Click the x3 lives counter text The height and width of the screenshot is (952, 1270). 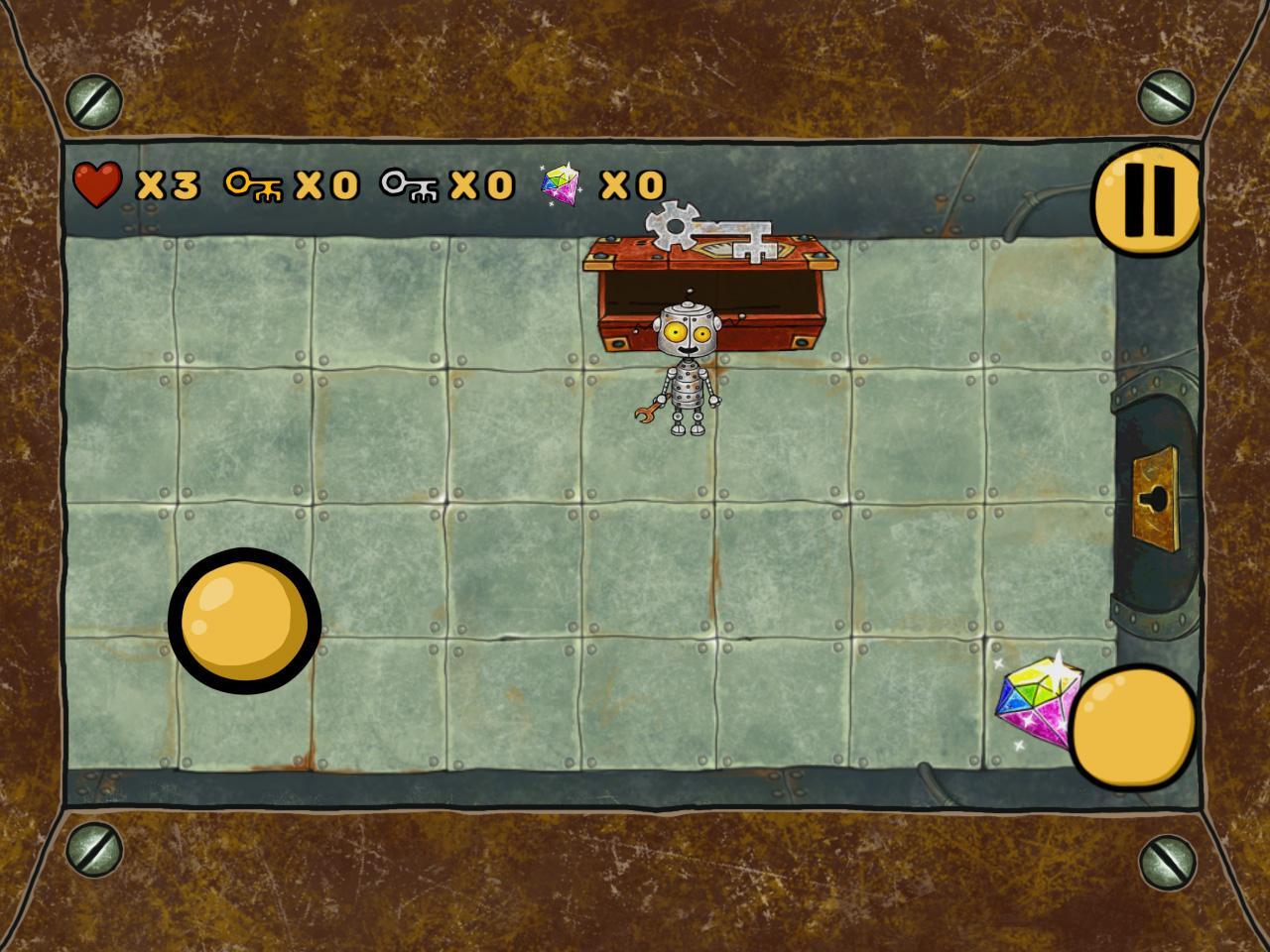(167, 184)
